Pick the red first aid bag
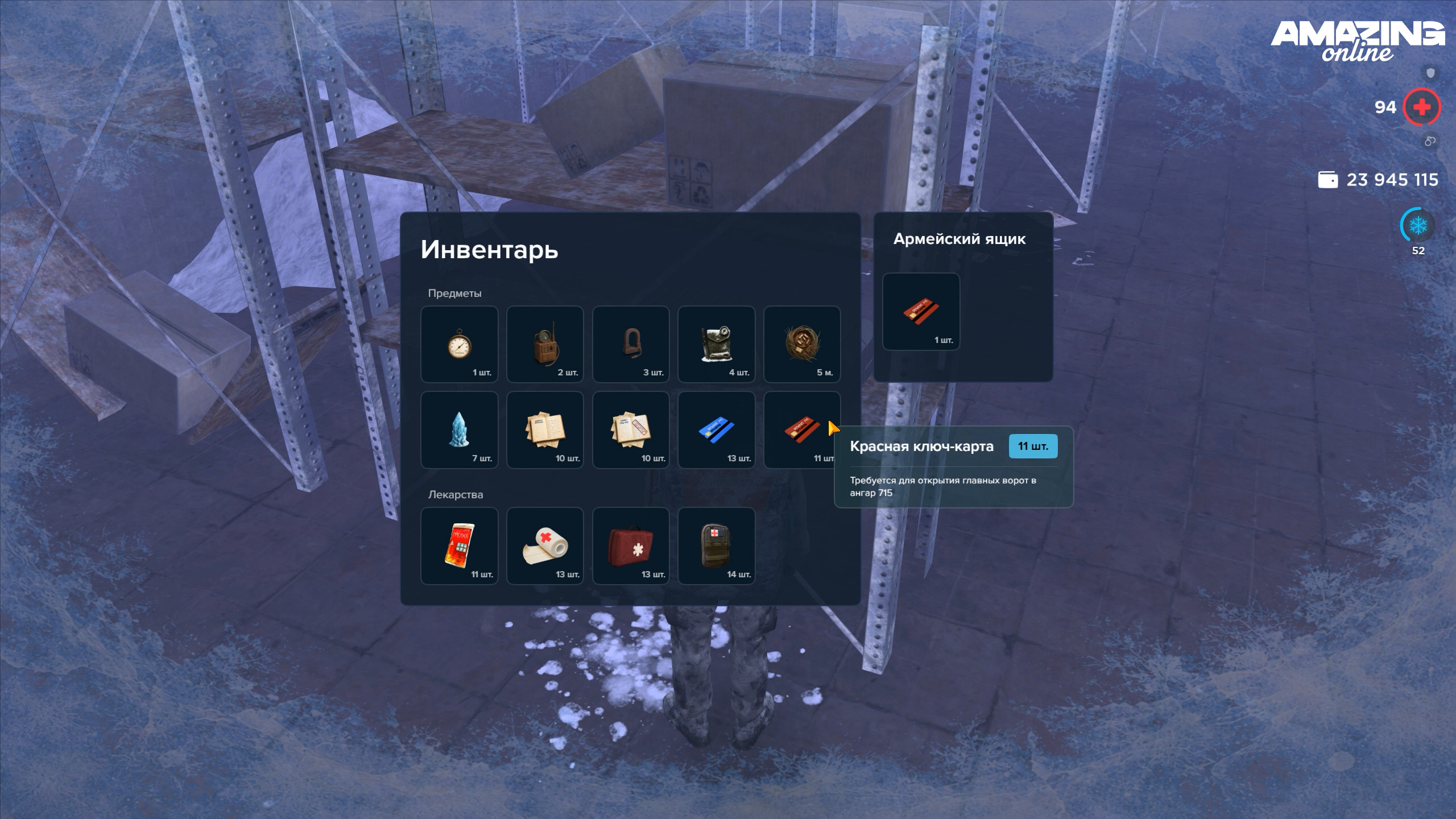Image resolution: width=1456 pixels, height=819 pixels. point(631,546)
